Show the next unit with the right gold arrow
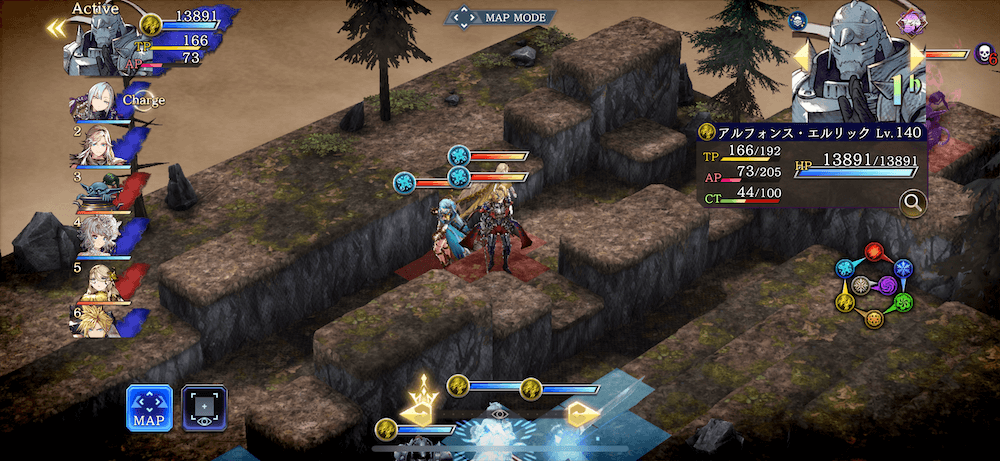This screenshot has height=461, width=1000. pyautogui.click(x=916, y=57)
